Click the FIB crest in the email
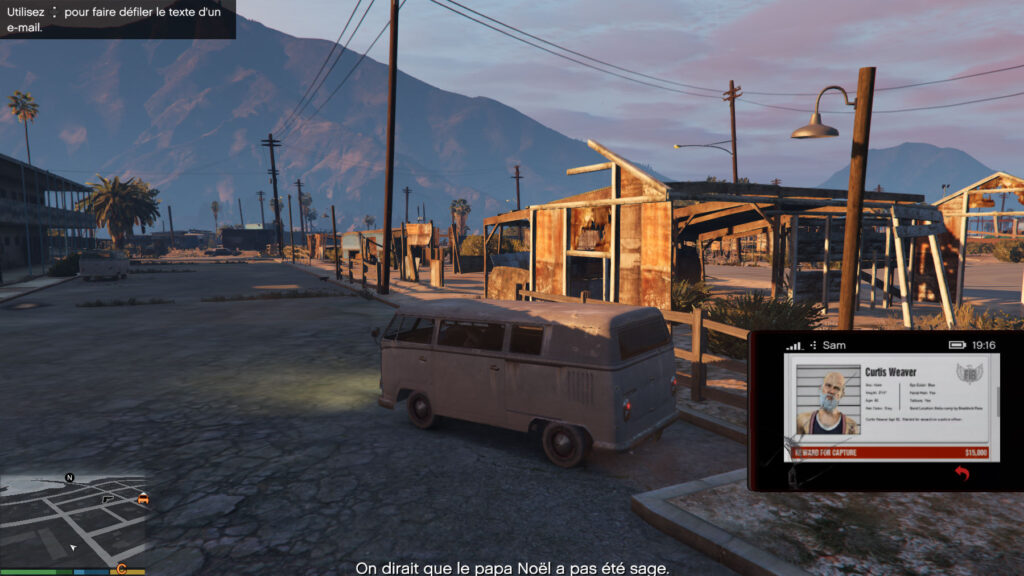This screenshot has height=576, width=1024. (967, 374)
